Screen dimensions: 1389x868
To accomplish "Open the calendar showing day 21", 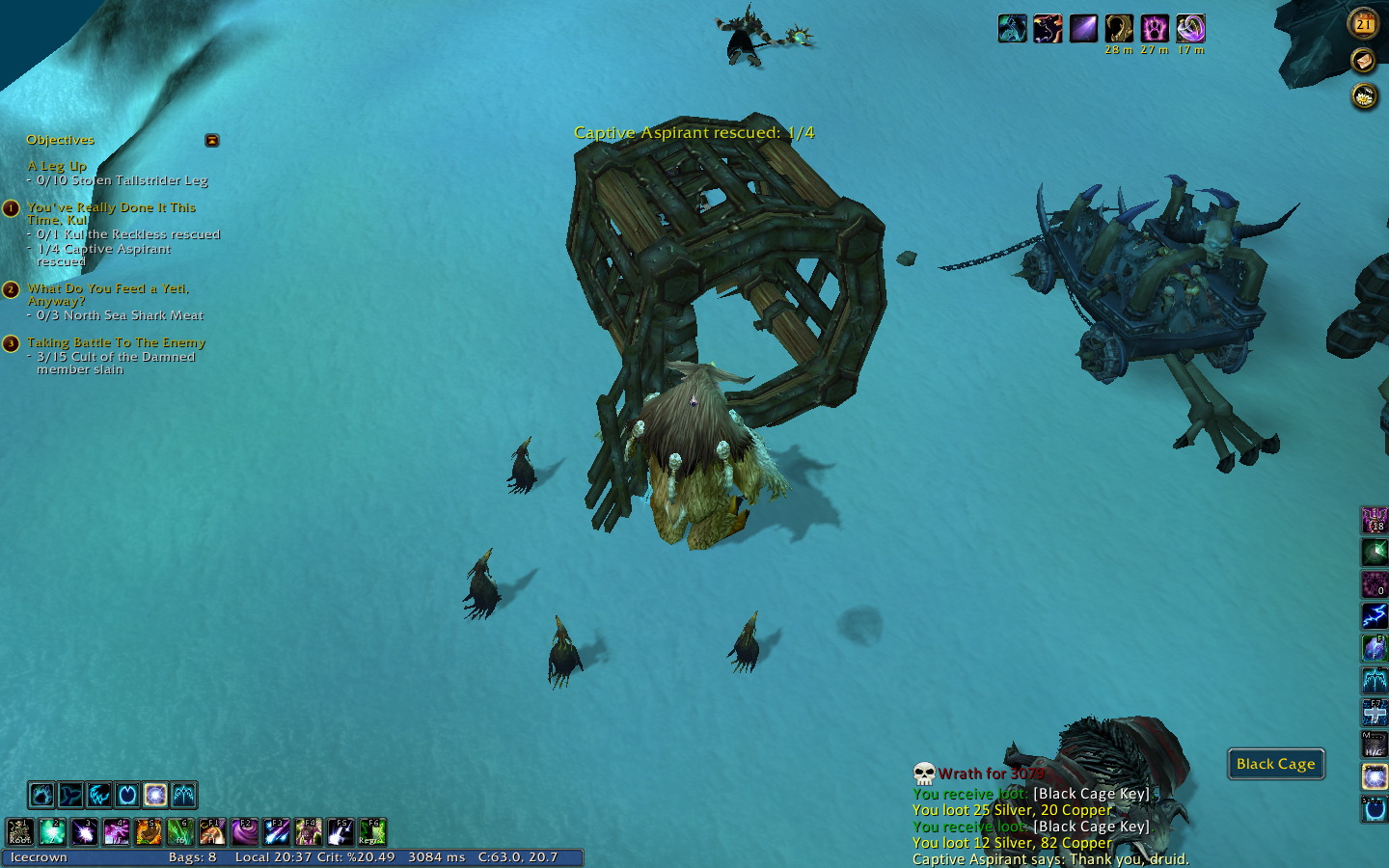I will 1364,24.
